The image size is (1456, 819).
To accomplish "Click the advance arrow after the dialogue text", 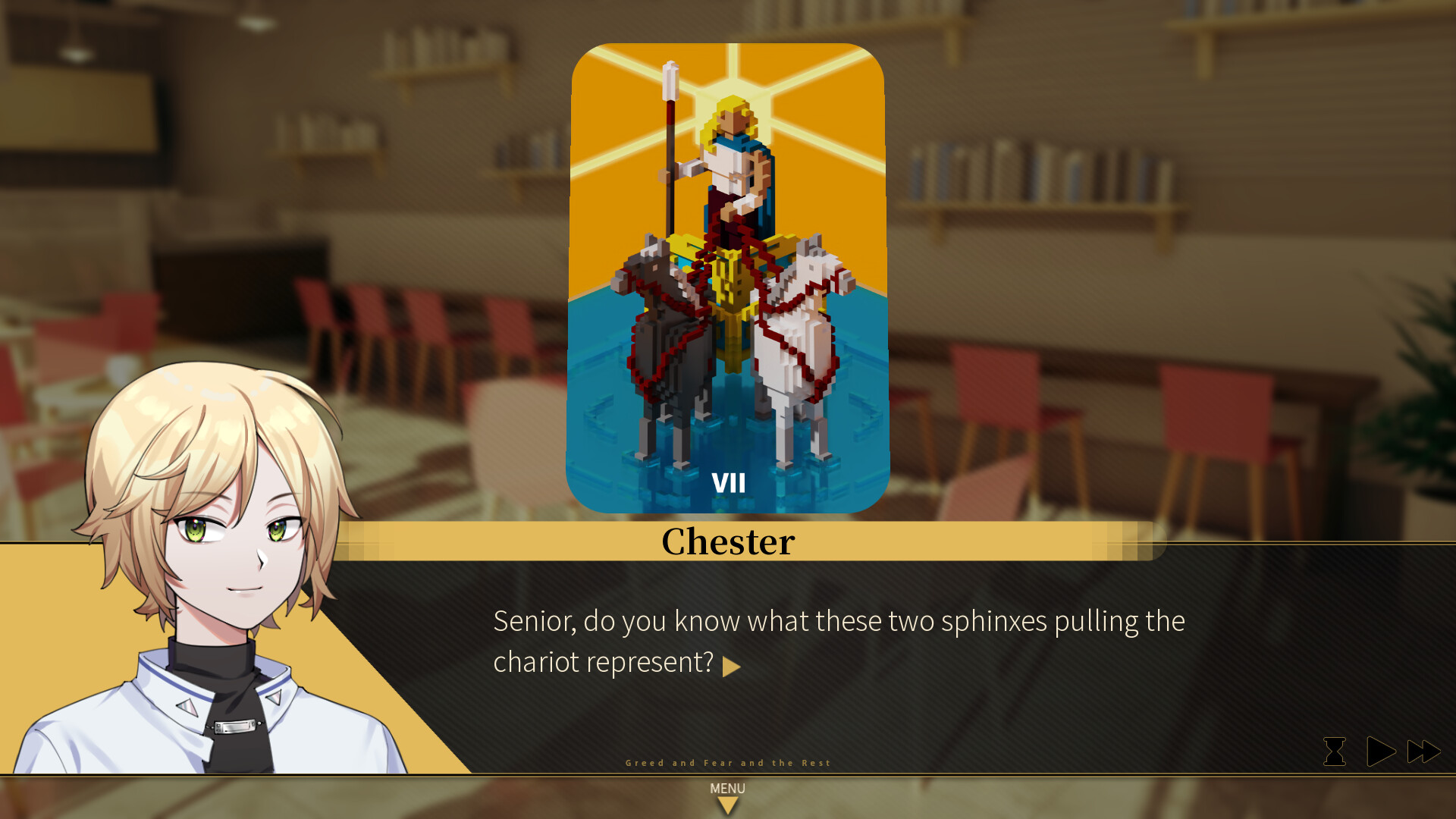I will click(x=733, y=666).
